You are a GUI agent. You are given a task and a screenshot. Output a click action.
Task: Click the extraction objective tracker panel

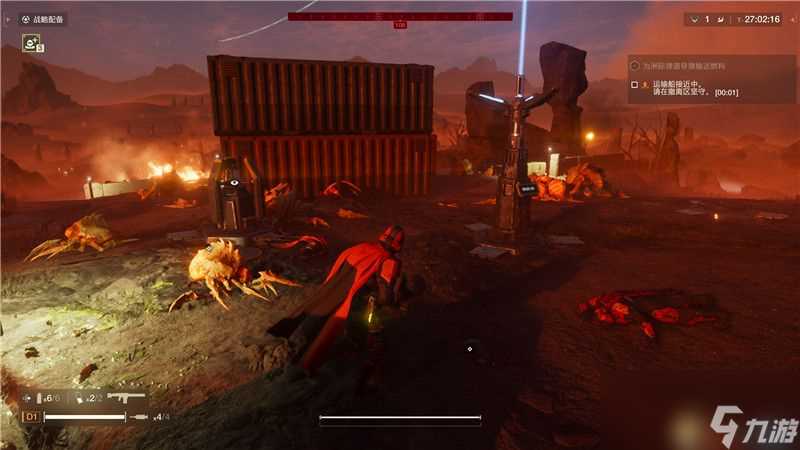(712, 78)
